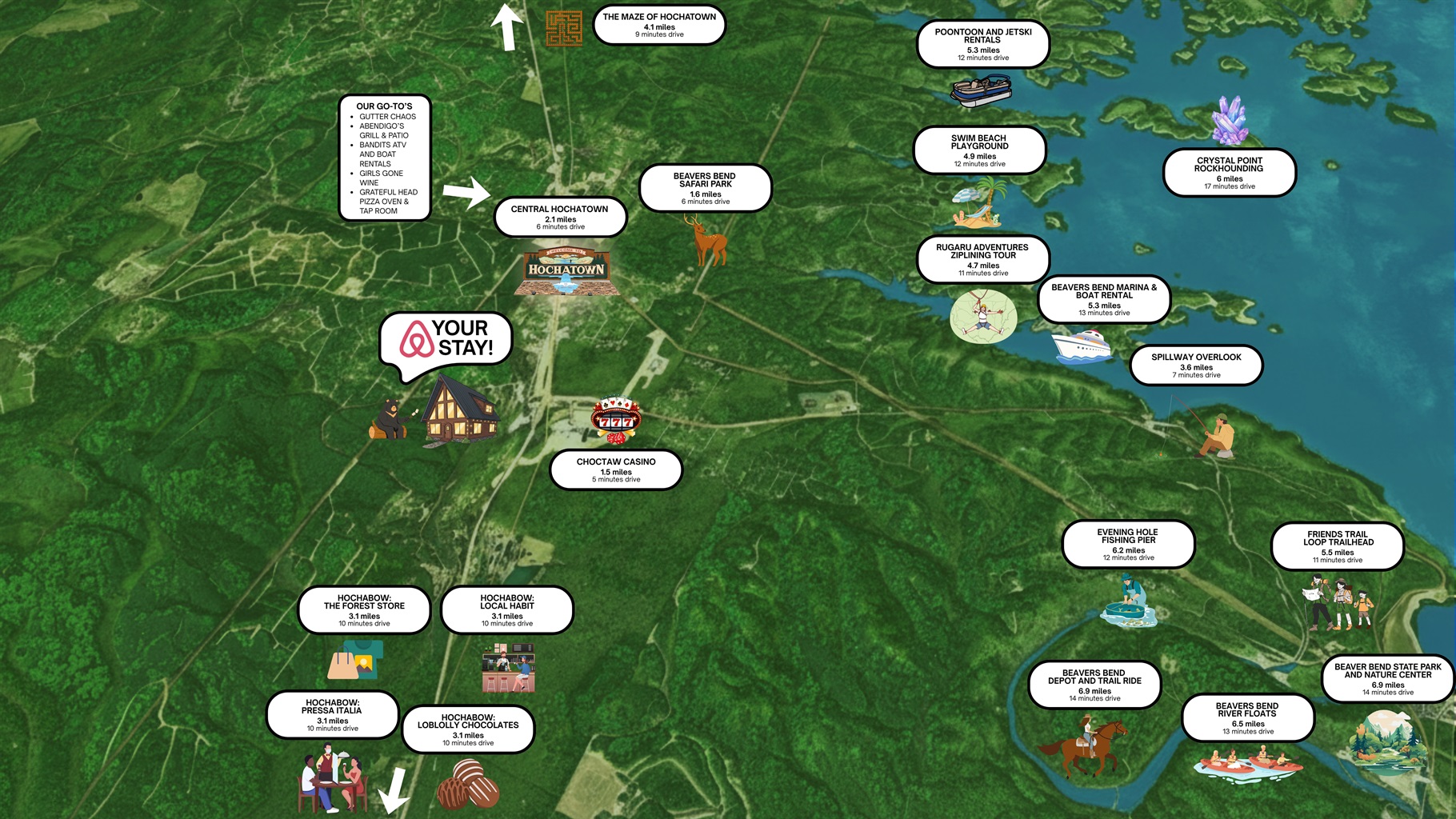The height and width of the screenshot is (819, 1456).
Task: Open the Our Go-To's list box
Action: tap(385, 158)
